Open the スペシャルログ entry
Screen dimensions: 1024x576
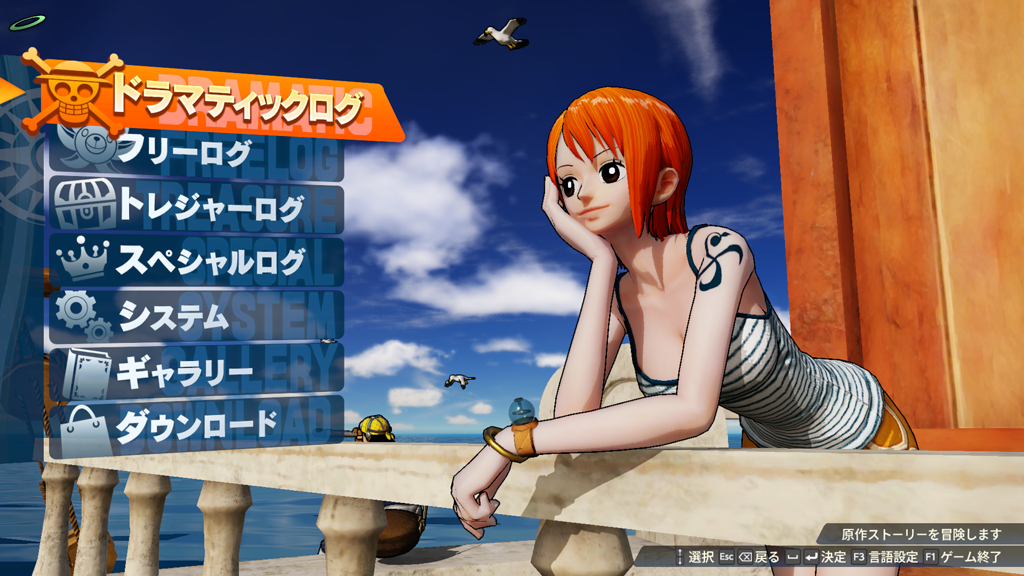coord(210,262)
